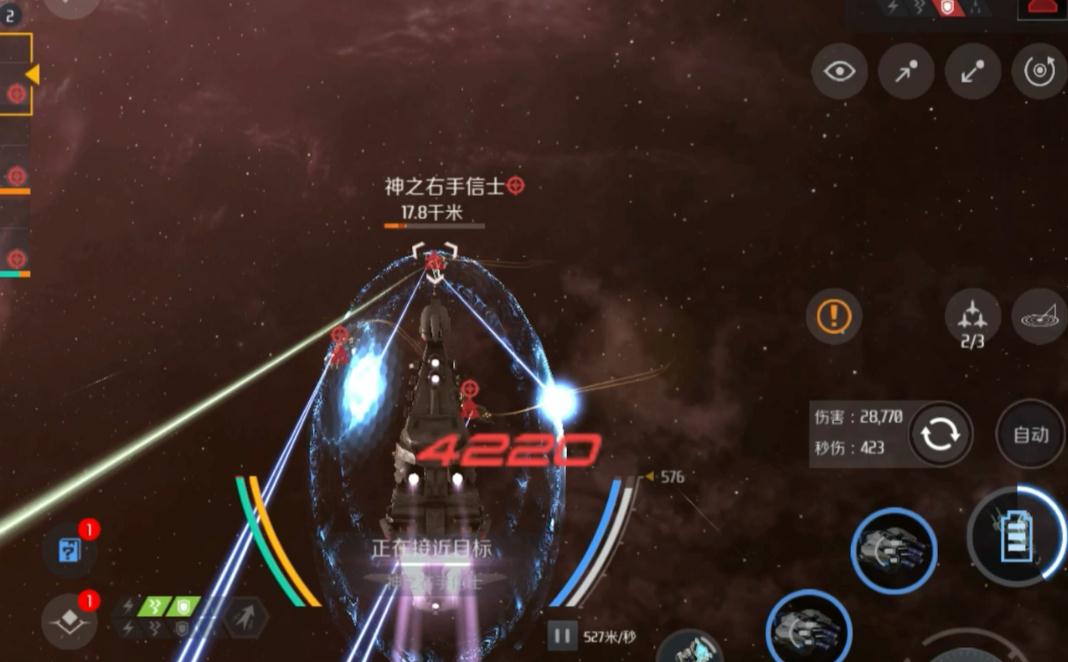Open the diamond menu button with notification
The height and width of the screenshot is (662, 1068).
coord(69,621)
